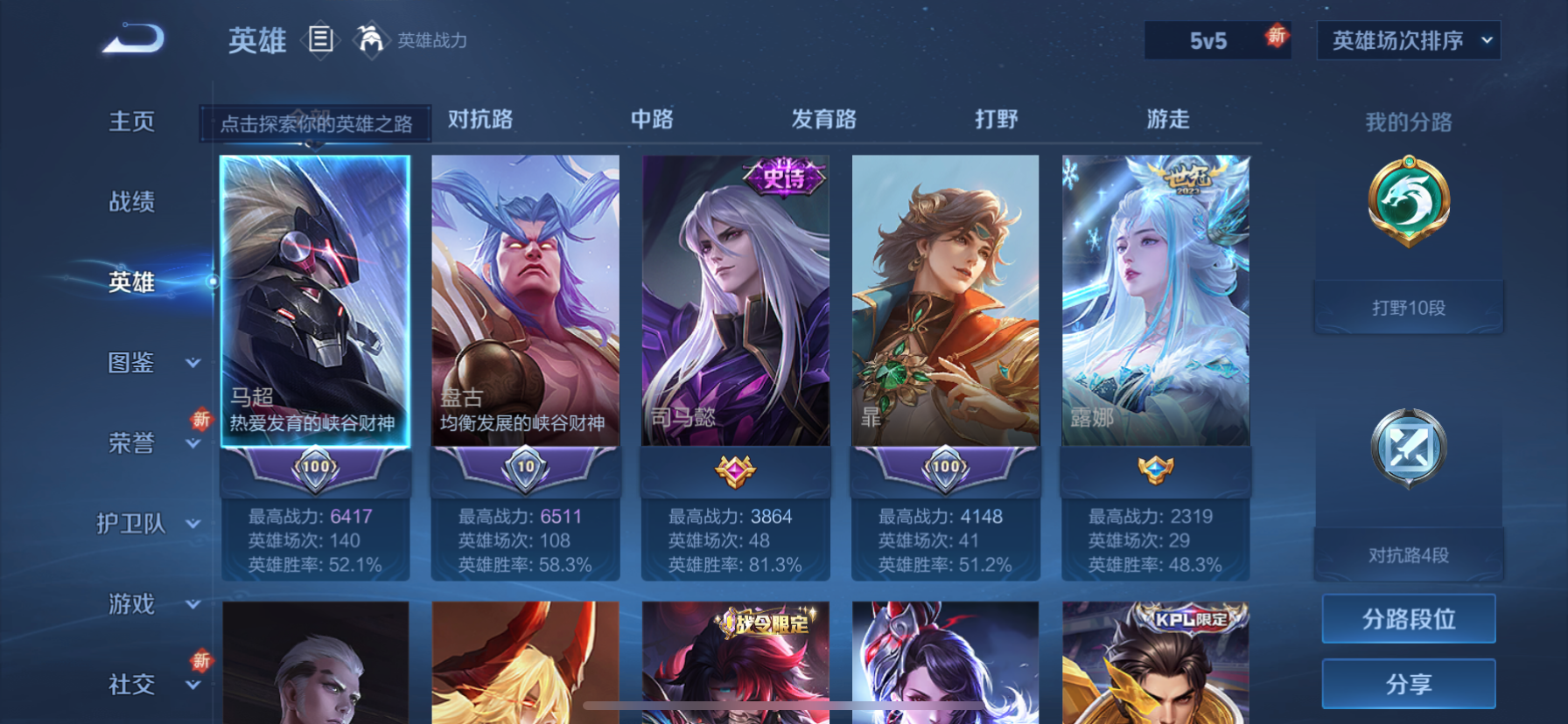This screenshot has height=724, width=1568.
Task: Click the 分享 button
Action: (x=1407, y=684)
